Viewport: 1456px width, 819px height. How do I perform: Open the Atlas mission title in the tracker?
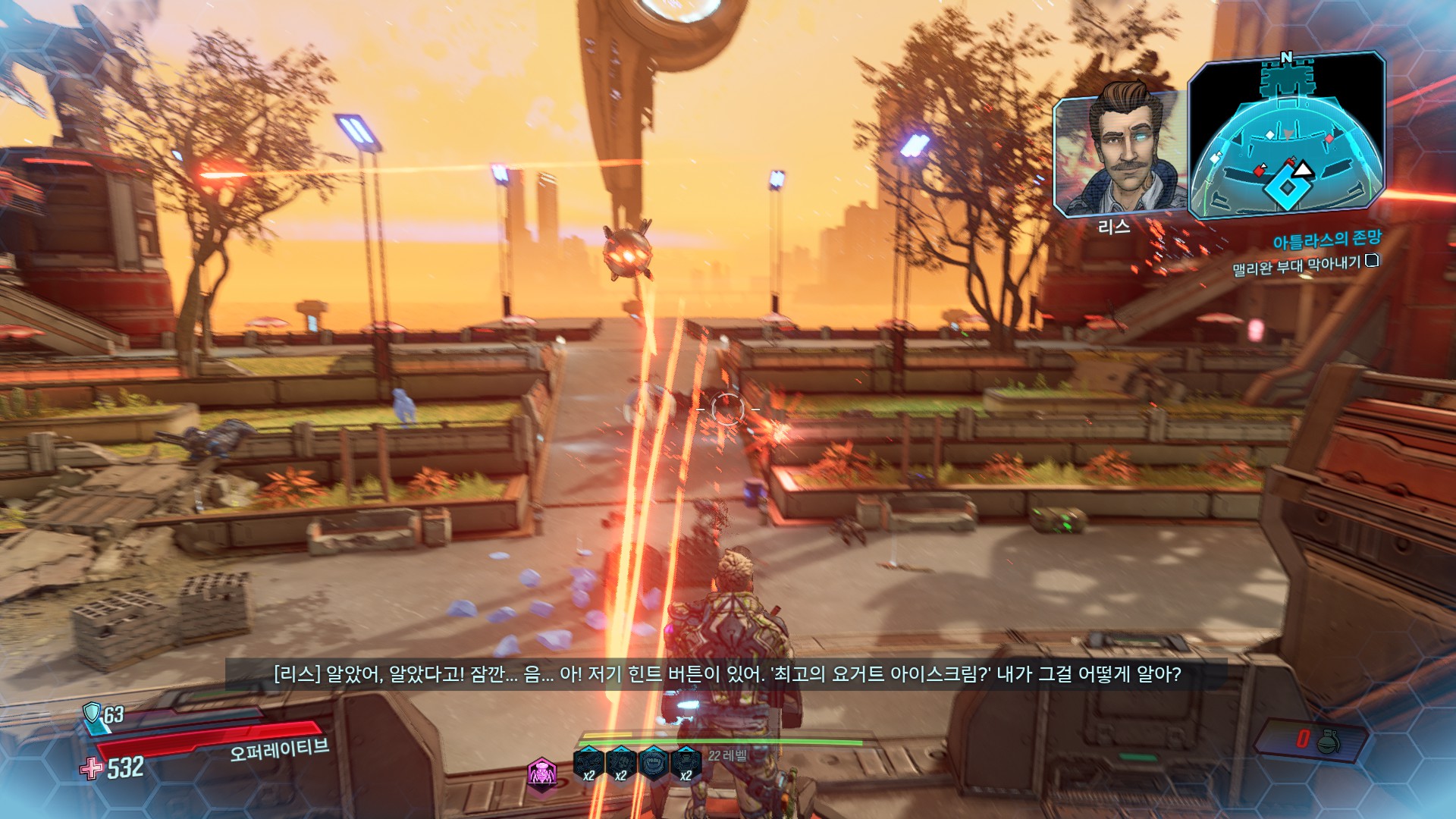pos(1326,240)
